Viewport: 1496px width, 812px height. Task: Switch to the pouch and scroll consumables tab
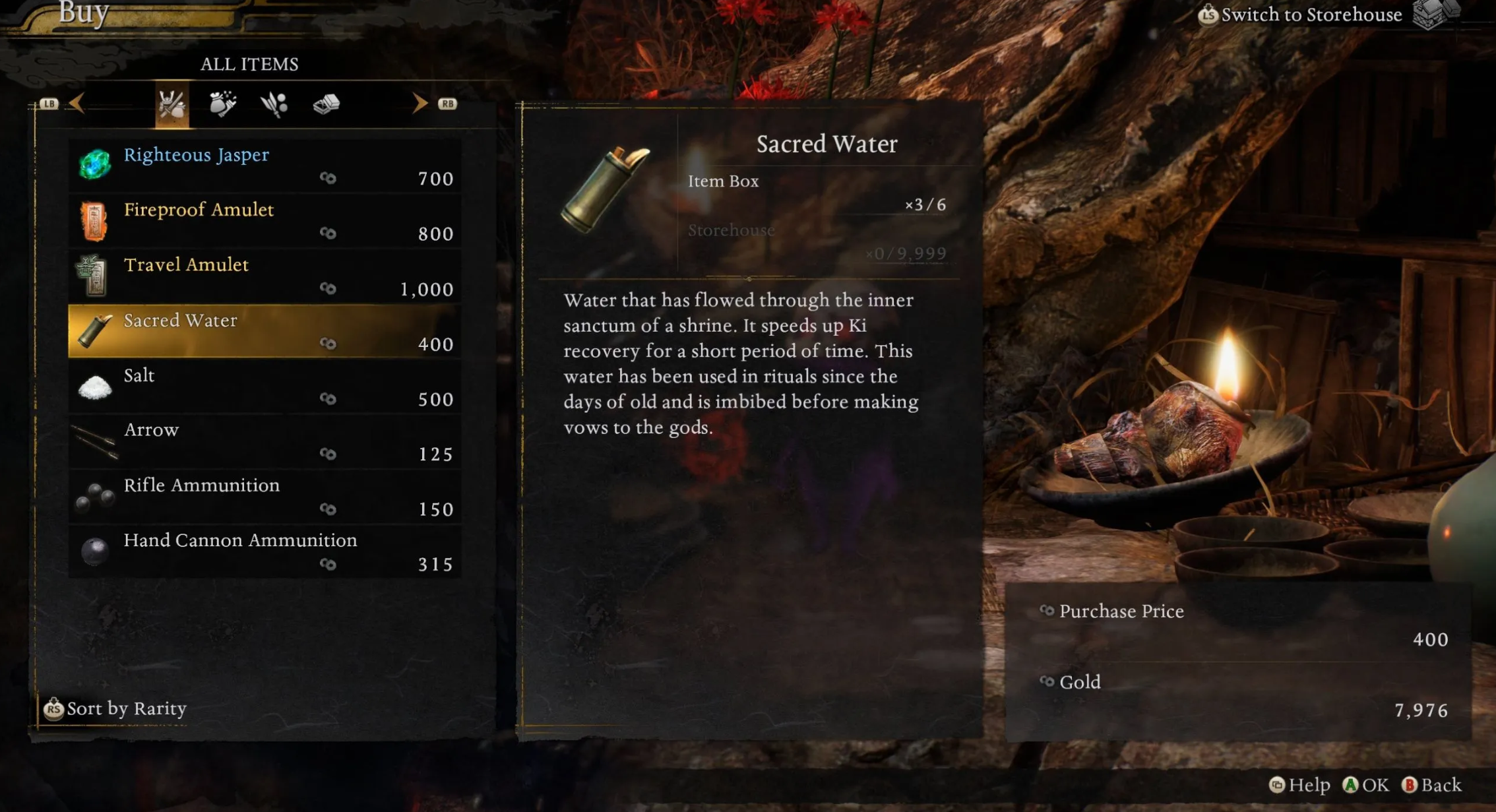tap(223, 104)
